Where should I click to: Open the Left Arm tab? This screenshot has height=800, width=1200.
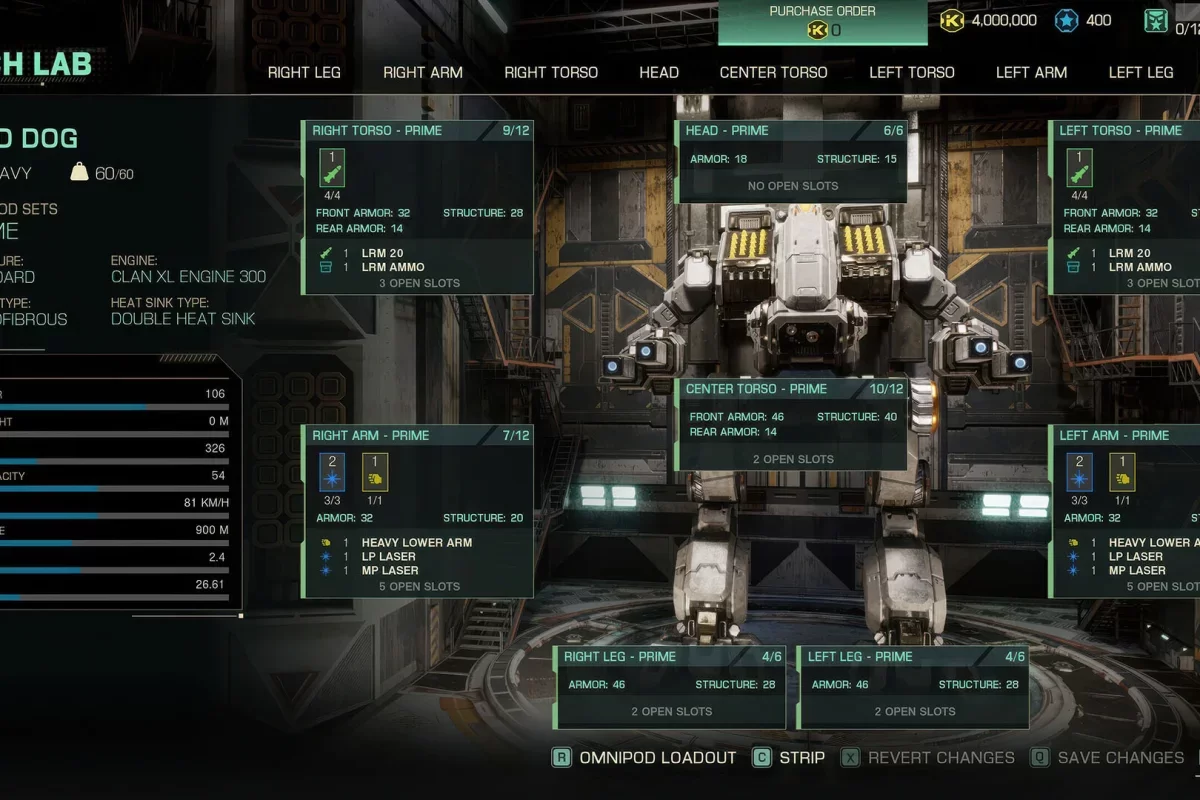1031,72
